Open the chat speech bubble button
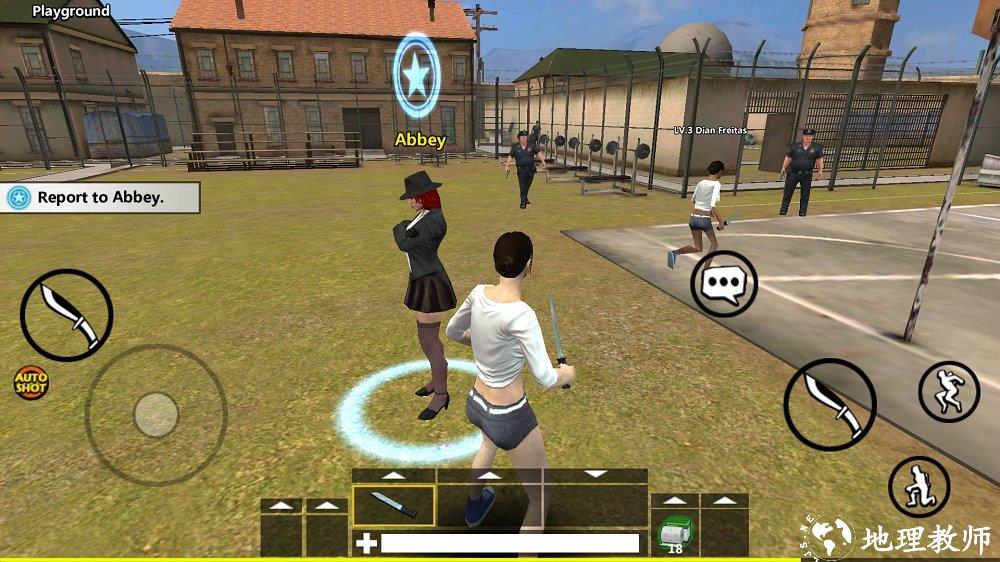1000x562 pixels. (724, 284)
